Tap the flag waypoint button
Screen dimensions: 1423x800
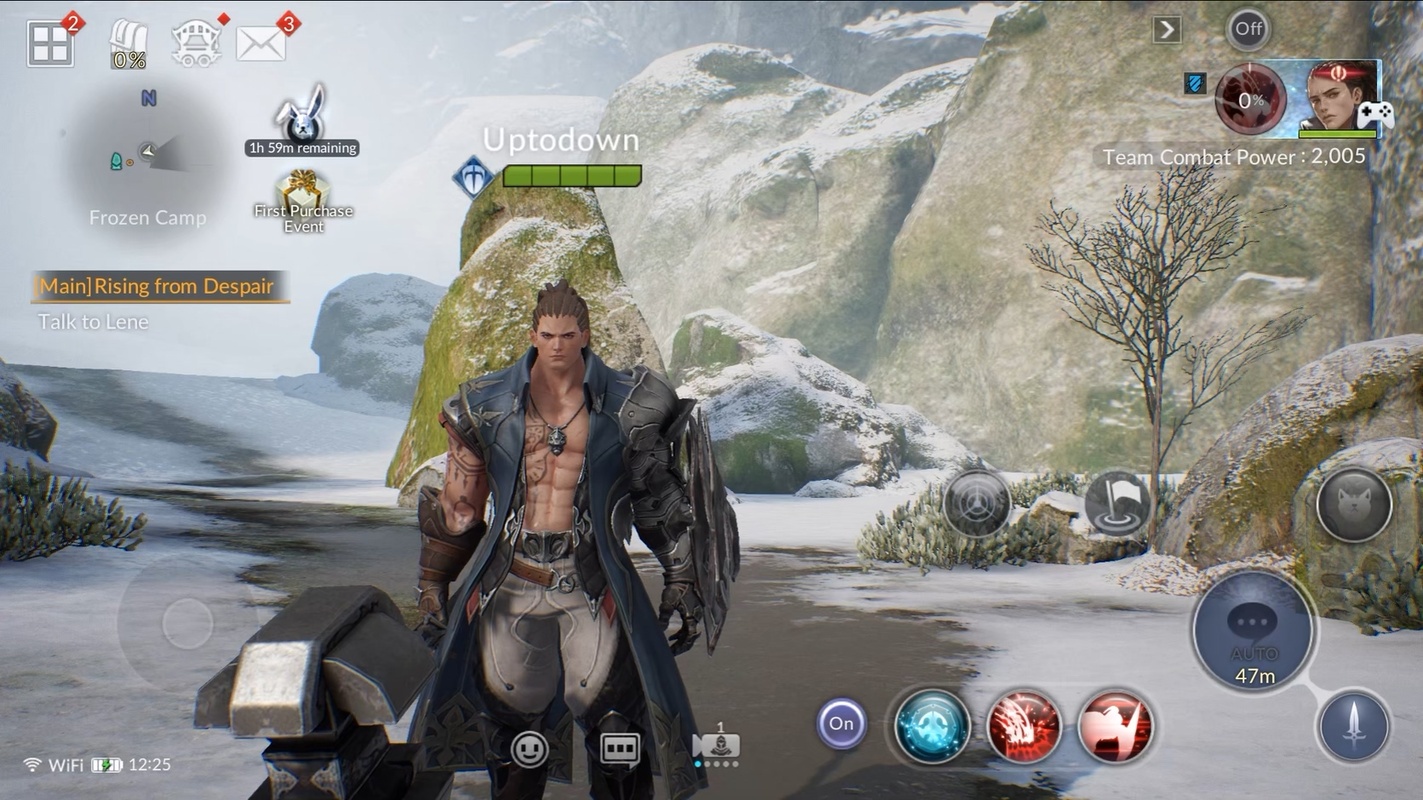pyautogui.click(x=1117, y=503)
